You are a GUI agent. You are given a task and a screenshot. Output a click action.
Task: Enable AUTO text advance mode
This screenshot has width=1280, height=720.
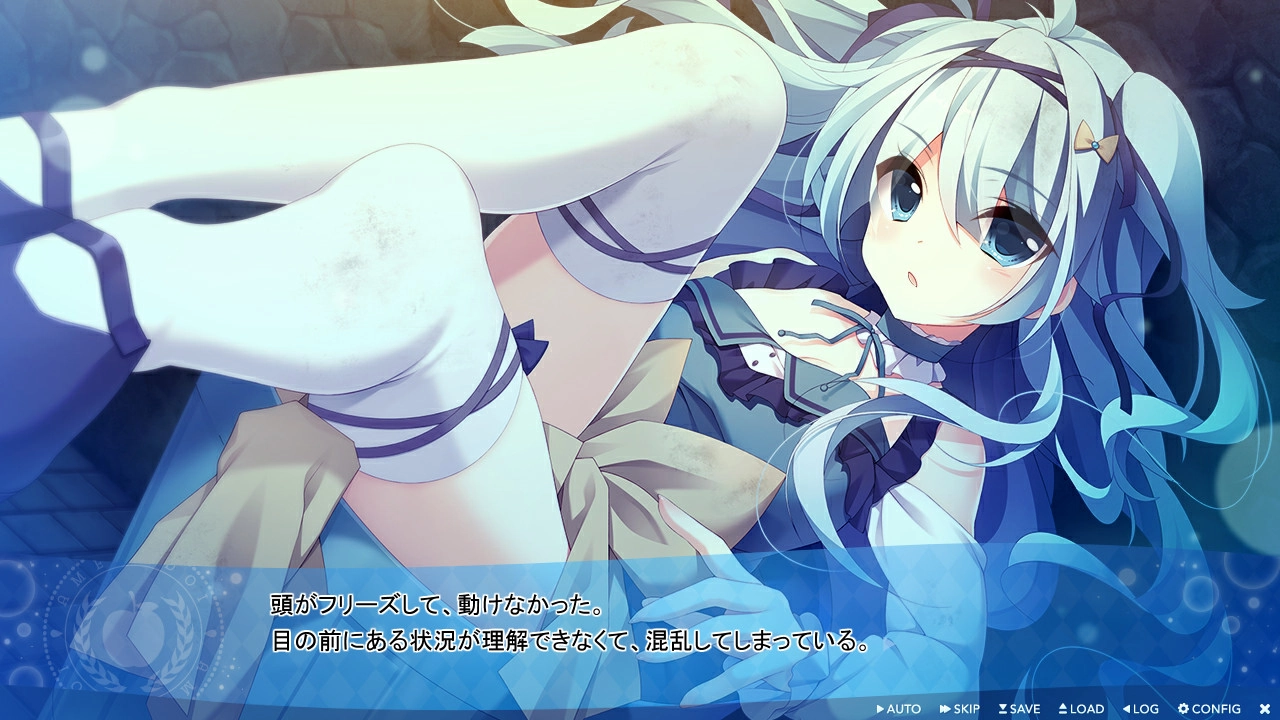pyautogui.click(x=898, y=709)
